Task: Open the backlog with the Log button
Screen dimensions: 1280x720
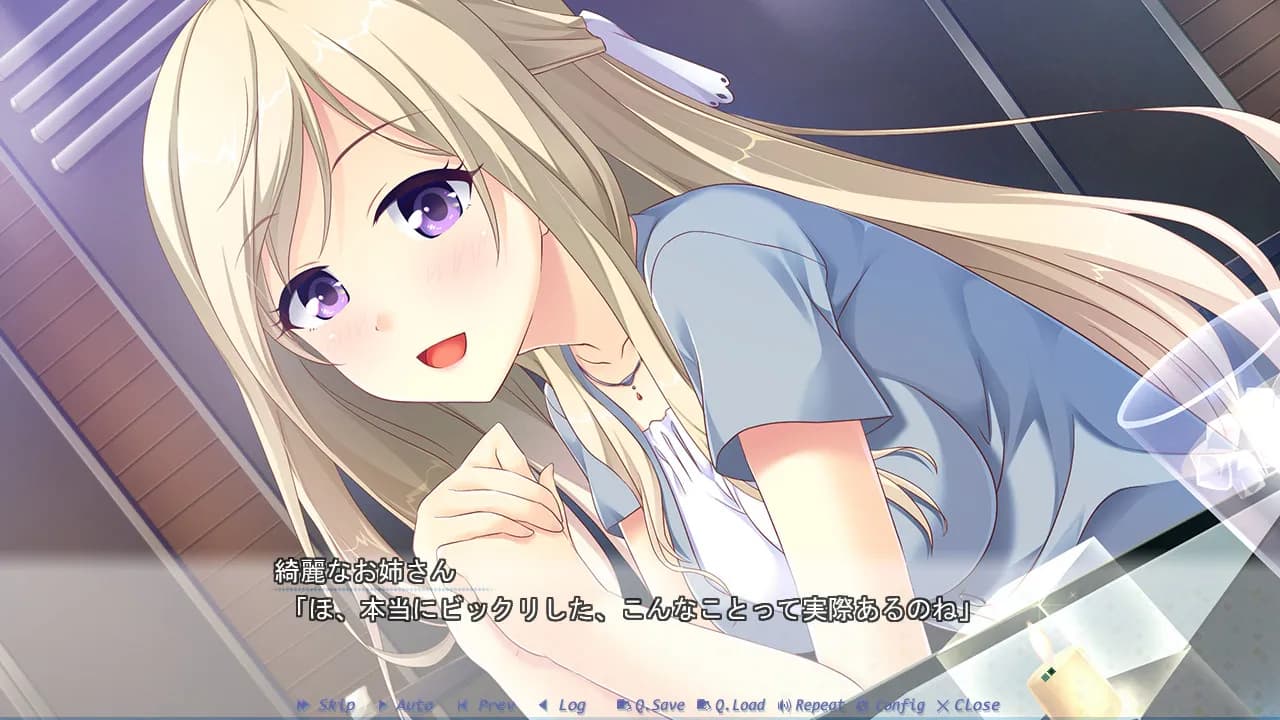Action: pos(568,705)
